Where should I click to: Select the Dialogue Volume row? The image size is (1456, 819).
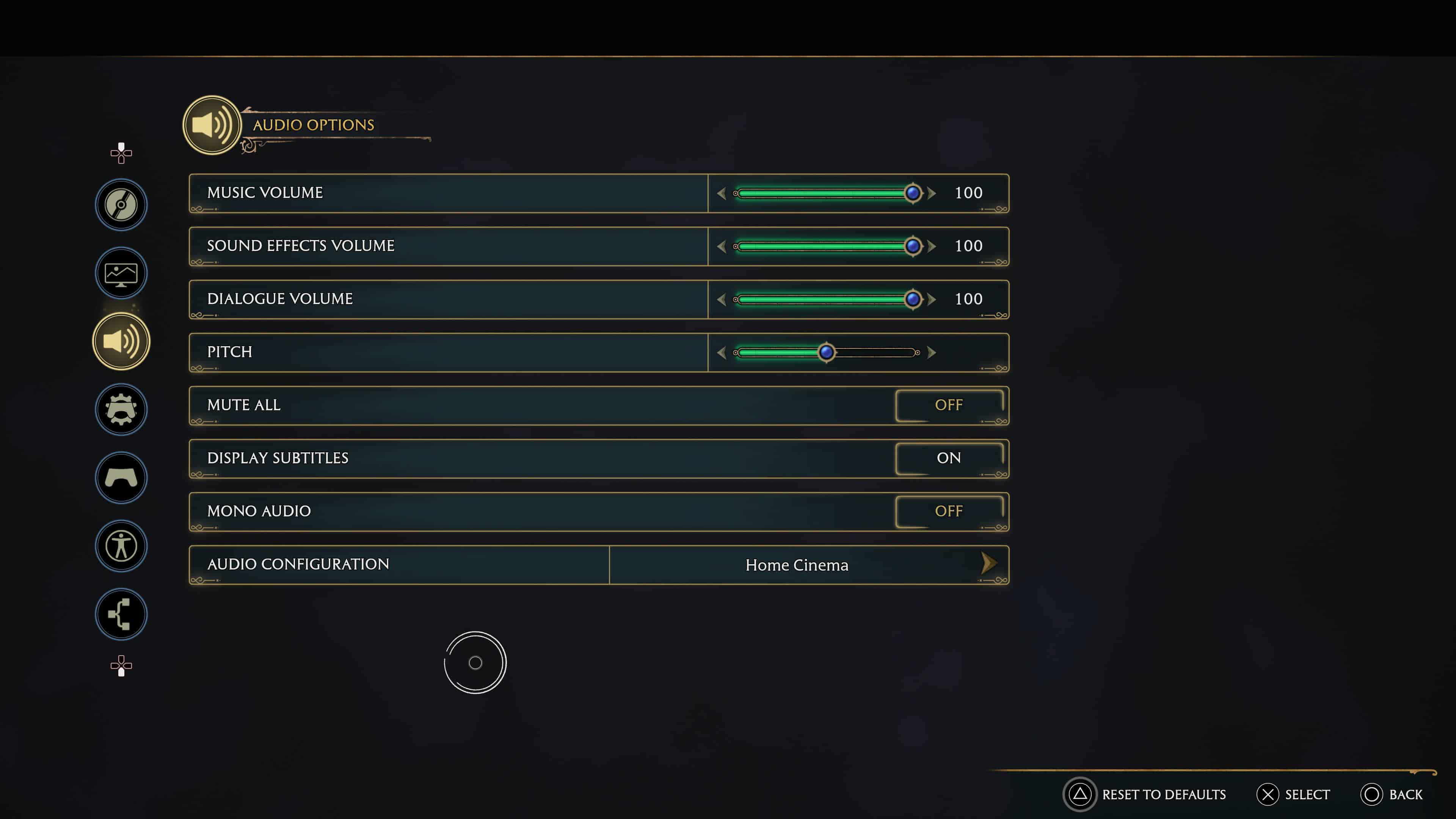(x=447, y=299)
